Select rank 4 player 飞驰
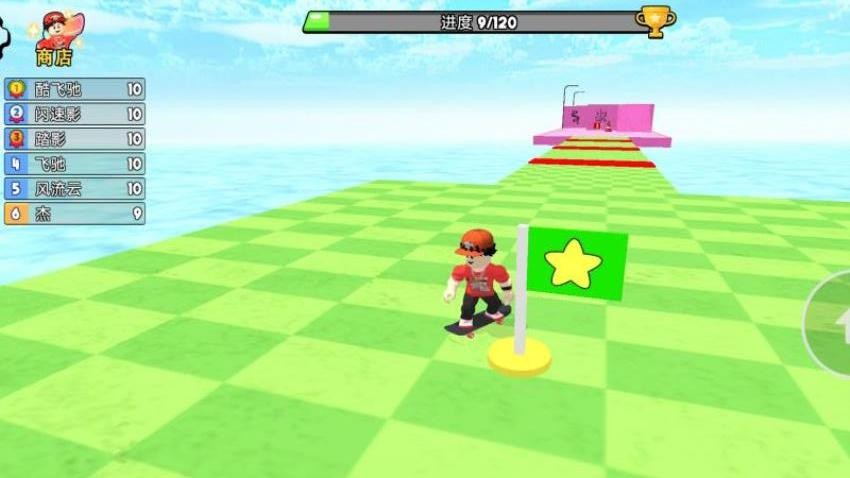This screenshot has height=478, width=850. coord(75,164)
